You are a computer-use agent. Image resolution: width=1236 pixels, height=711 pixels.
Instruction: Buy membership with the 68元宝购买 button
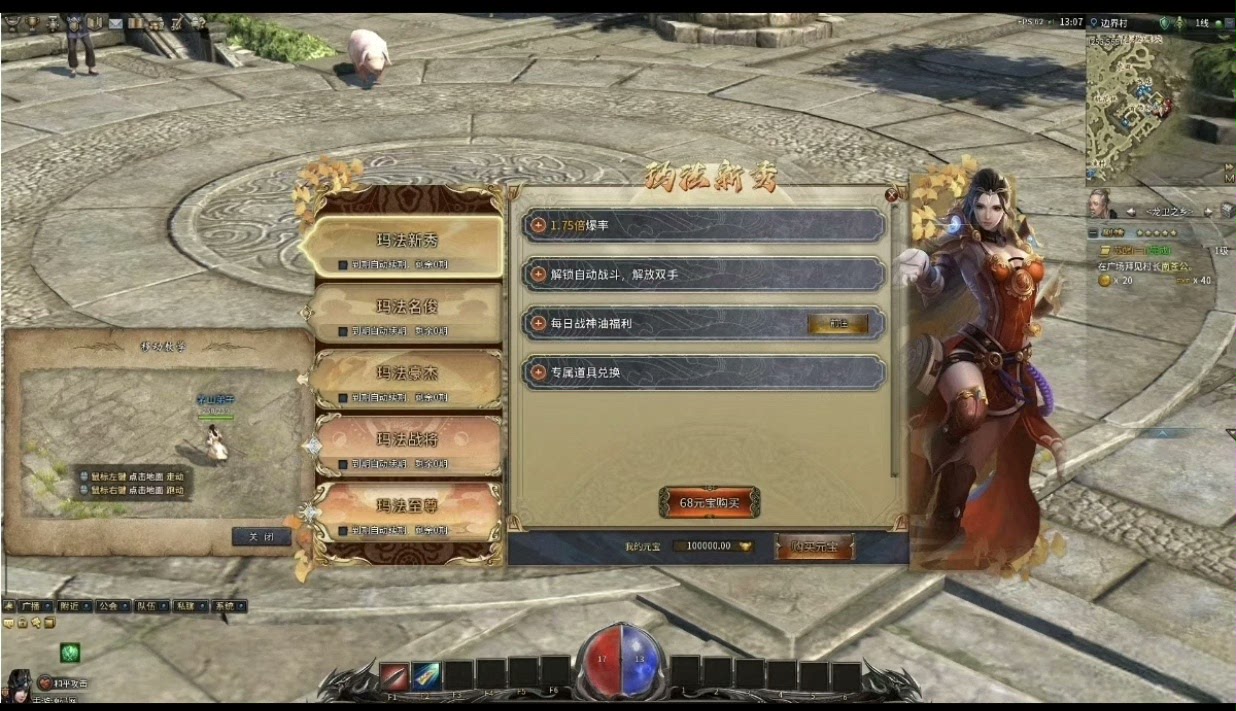pyautogui.click(x=709, y=502)
